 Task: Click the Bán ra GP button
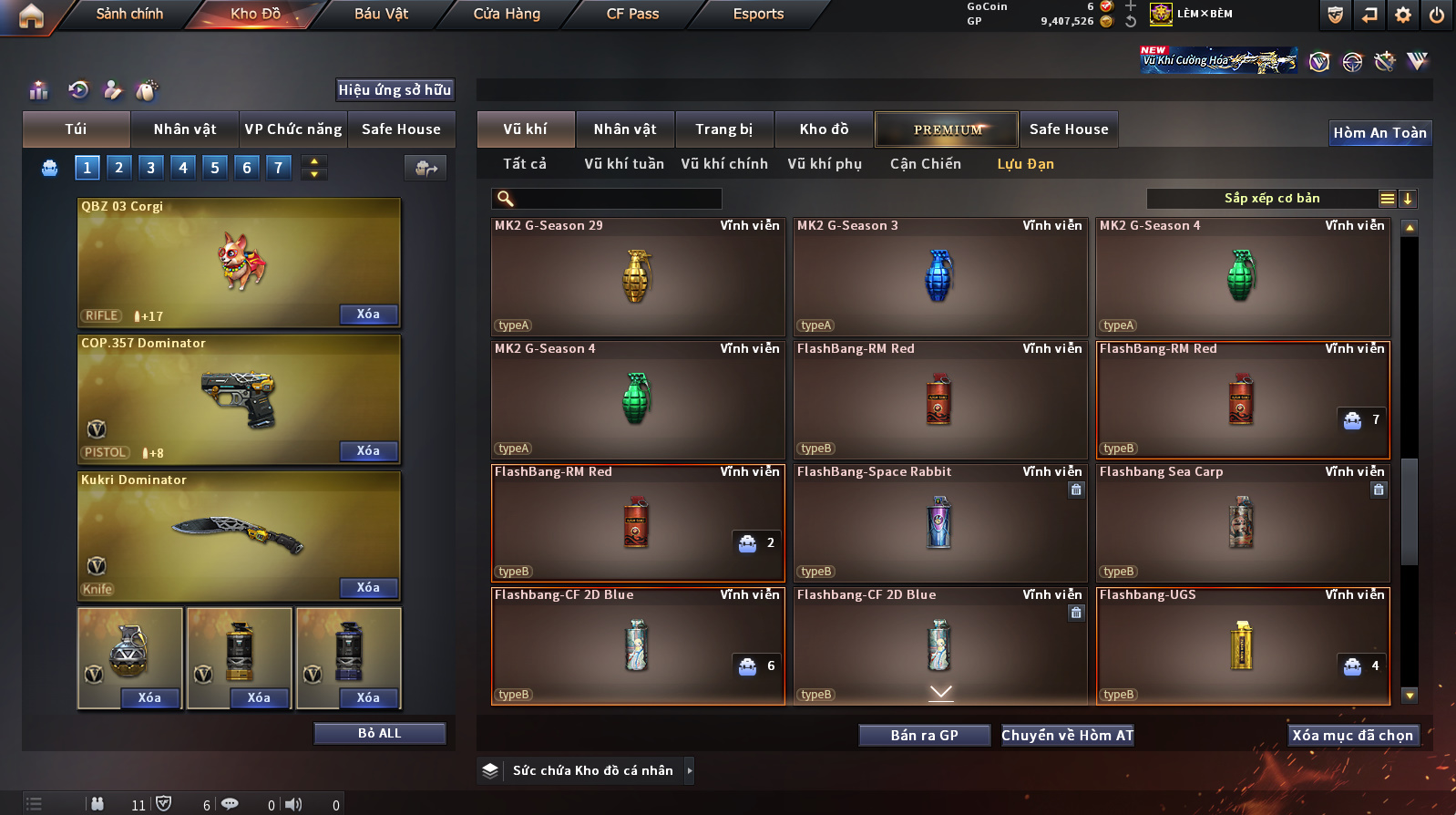point(924,736)
